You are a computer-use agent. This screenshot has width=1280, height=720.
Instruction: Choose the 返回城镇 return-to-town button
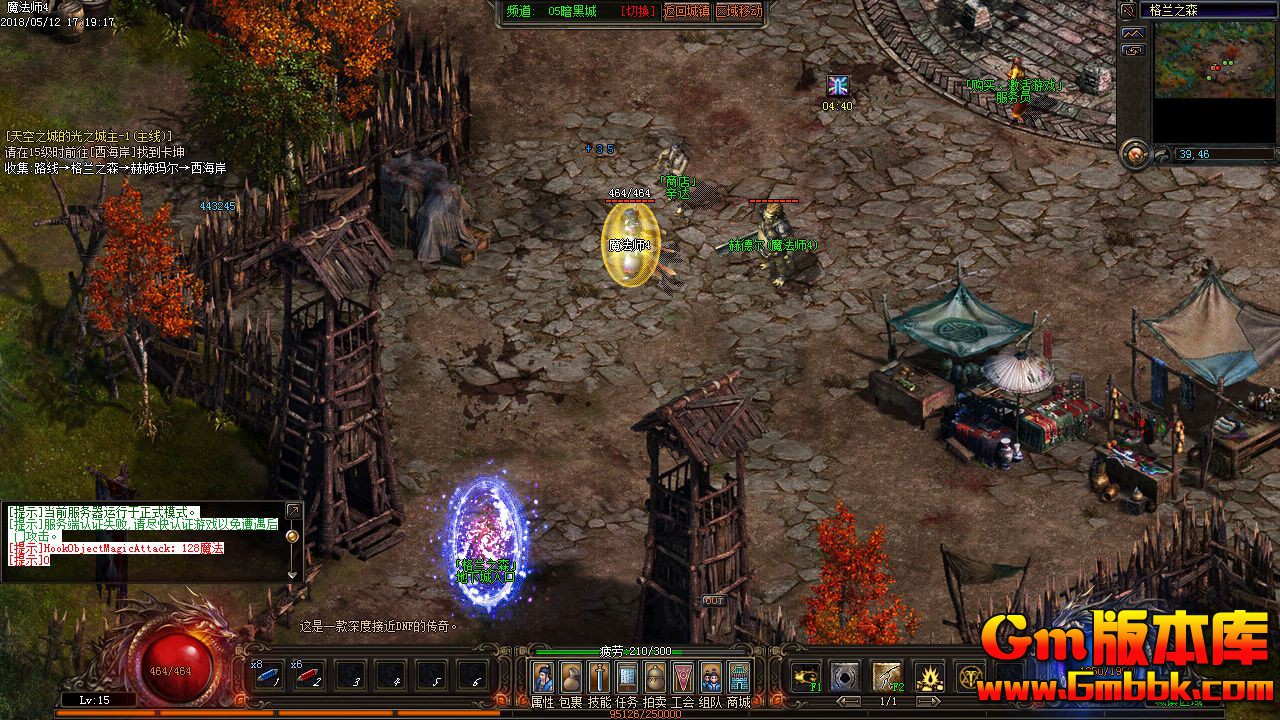(687, 11)
